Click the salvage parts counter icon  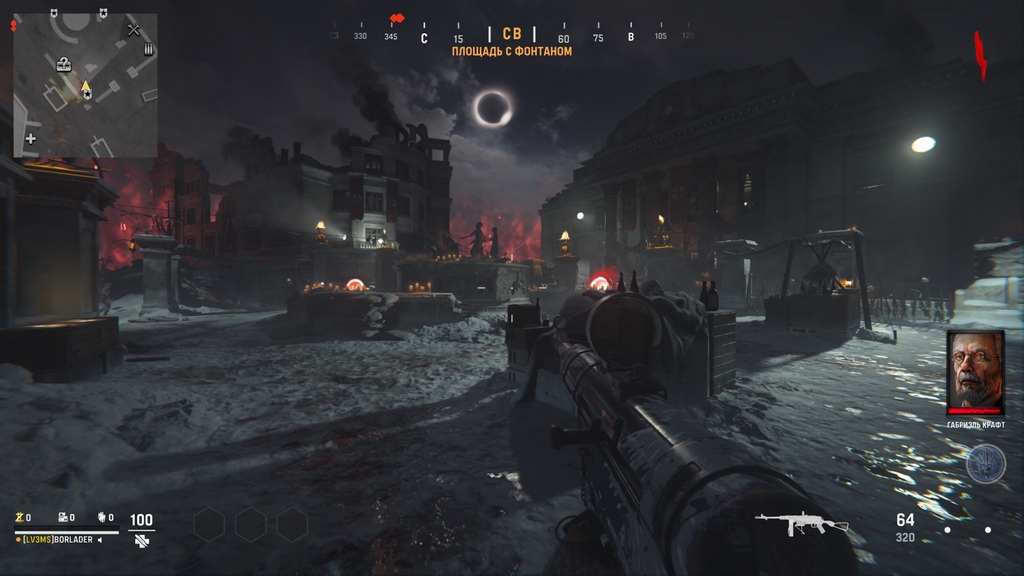62,517
